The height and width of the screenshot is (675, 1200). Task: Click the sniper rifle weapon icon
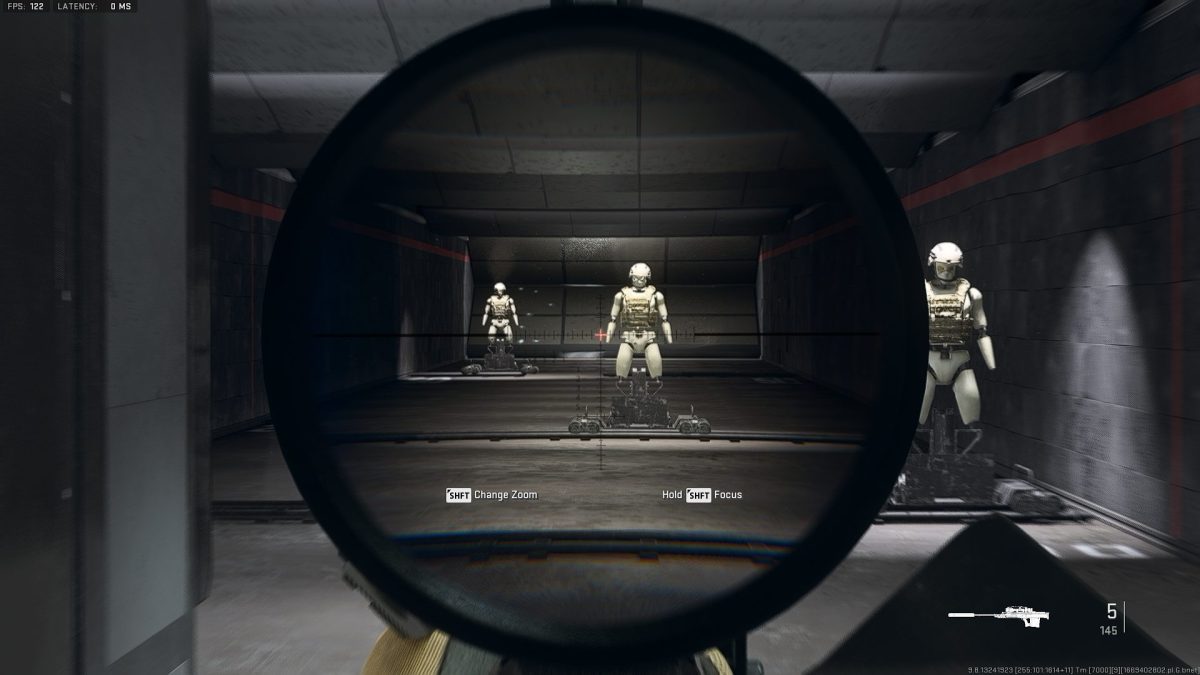[998, 612]
